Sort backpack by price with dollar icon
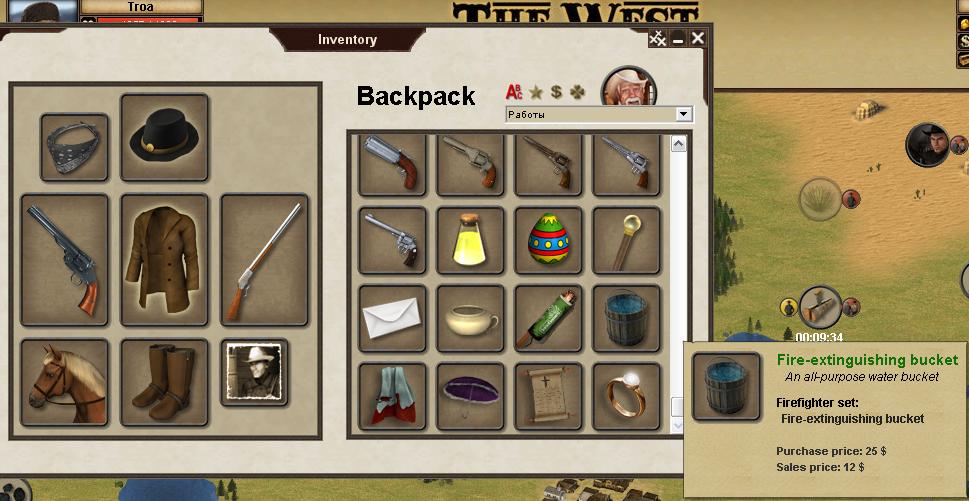969x501 pixels. click(x=557, y=92)
